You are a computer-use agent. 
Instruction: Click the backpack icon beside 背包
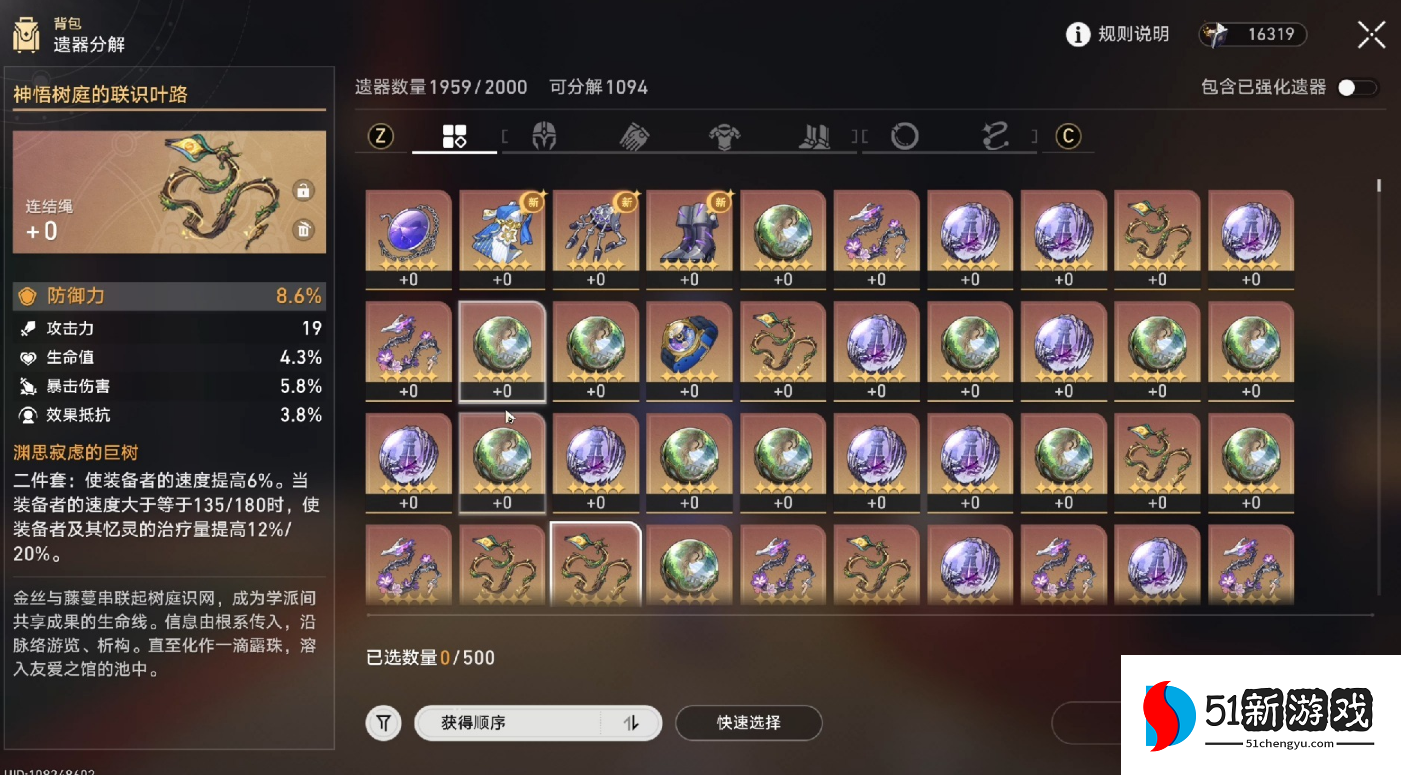(x=25, y=33)
